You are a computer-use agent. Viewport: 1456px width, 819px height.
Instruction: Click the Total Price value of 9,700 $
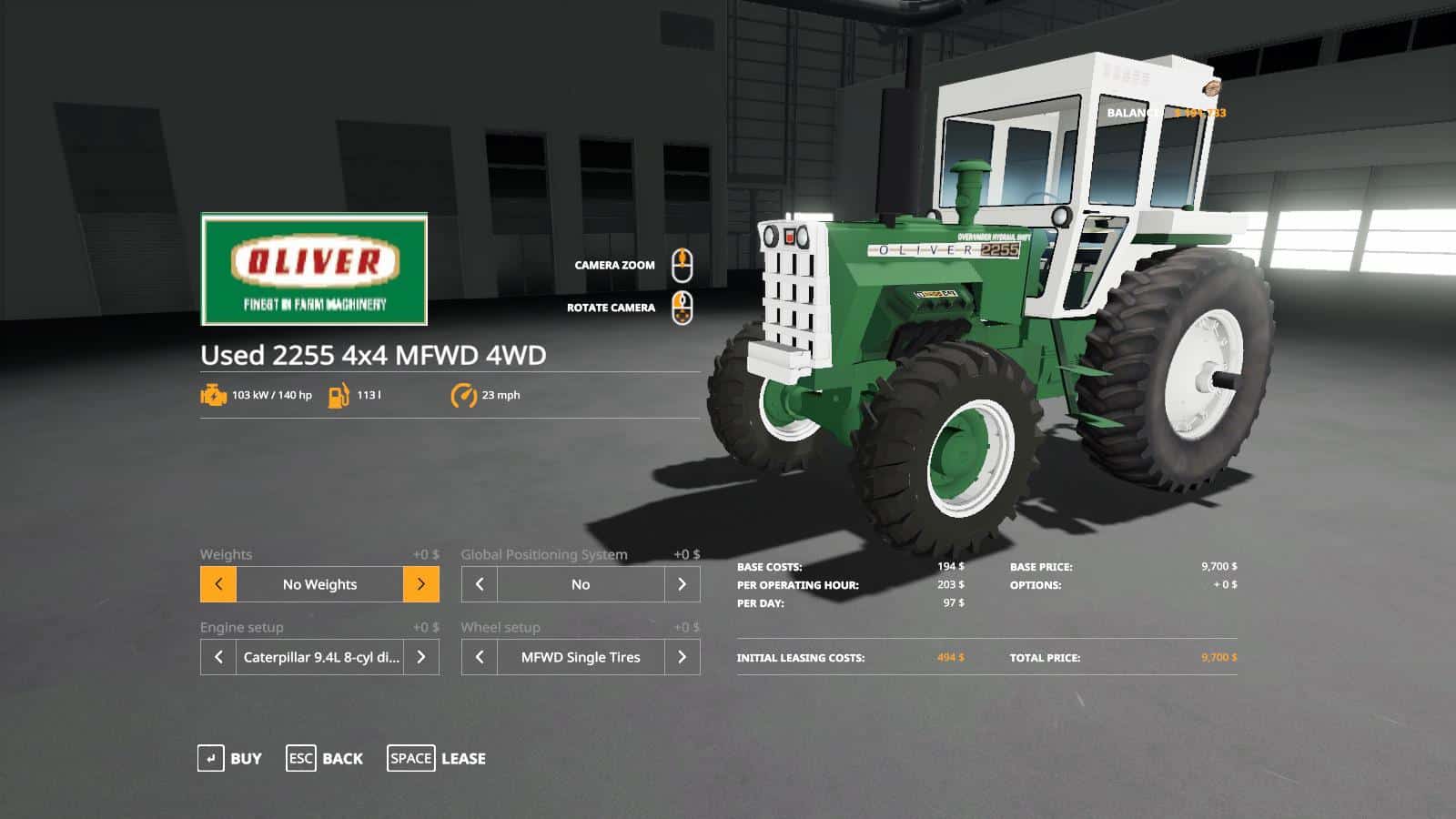point(1218,657)
